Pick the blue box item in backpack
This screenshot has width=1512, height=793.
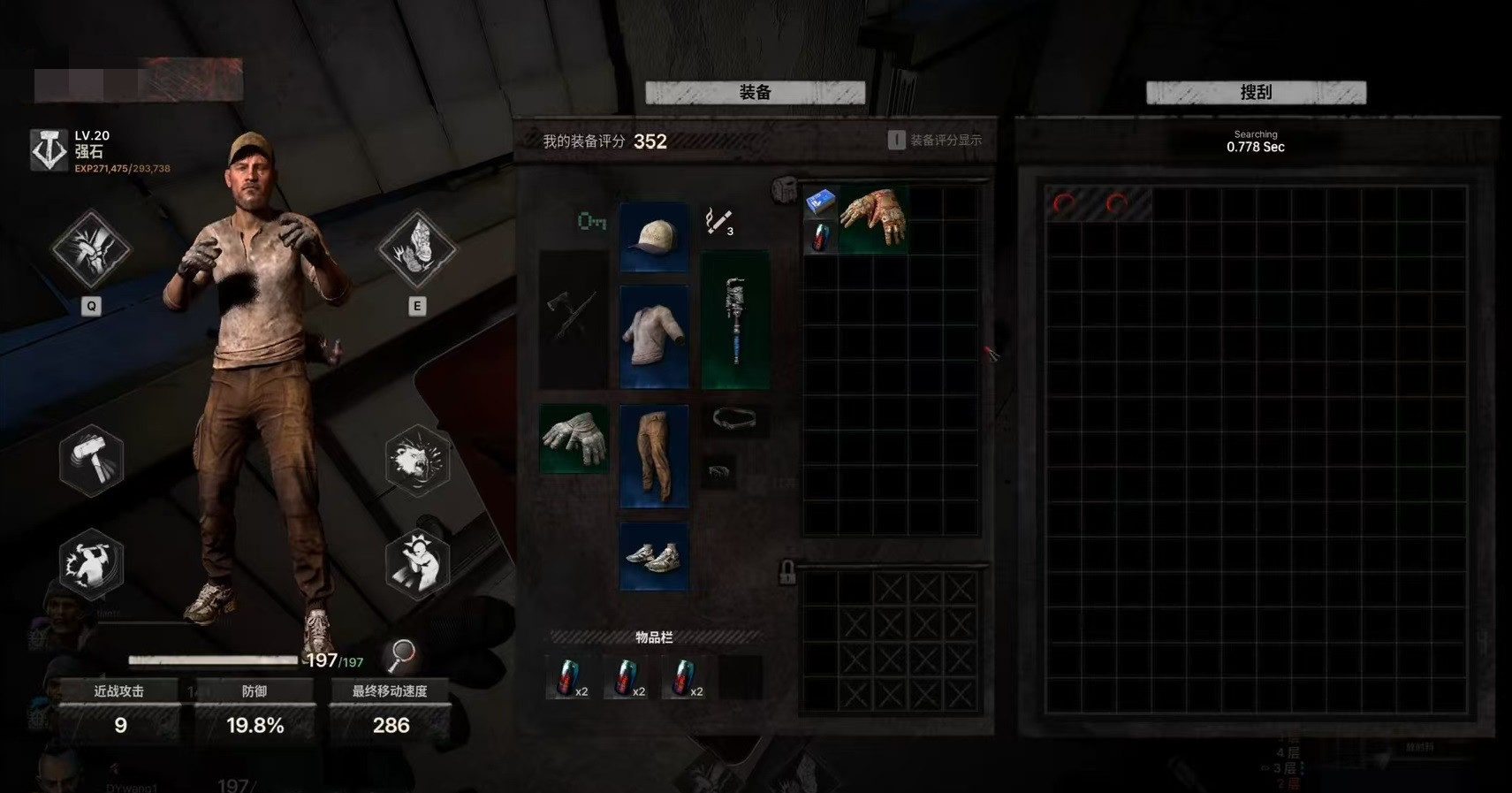(819, 202)
